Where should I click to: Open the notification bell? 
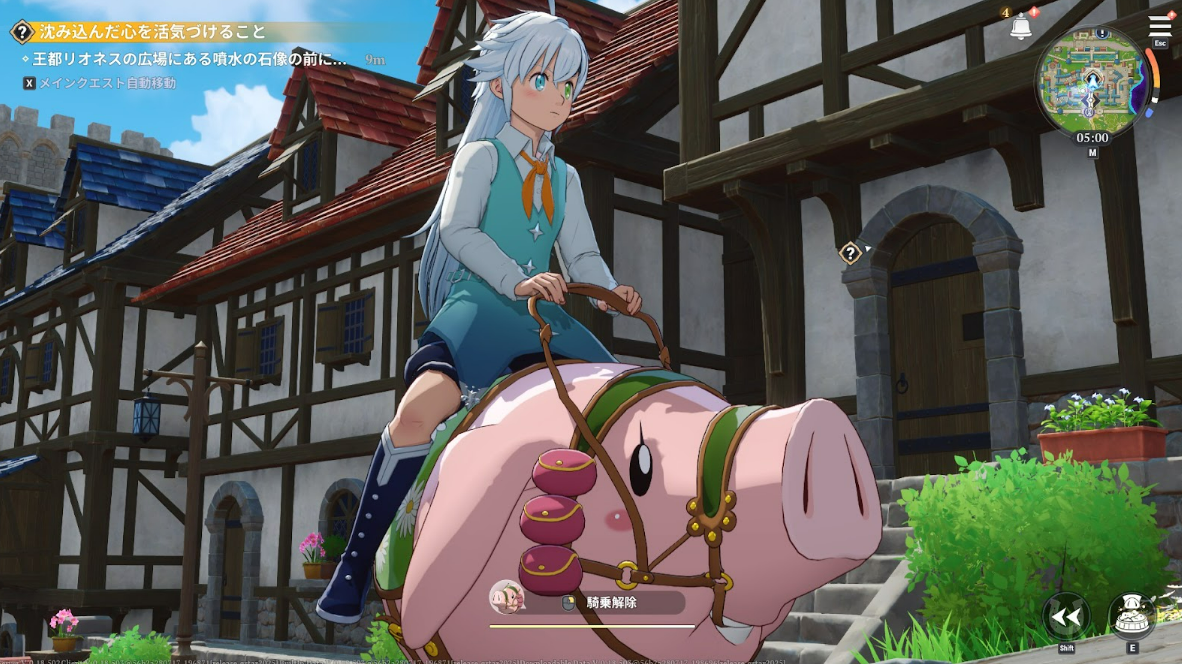pyautogui.click(x=1020, y=27)
